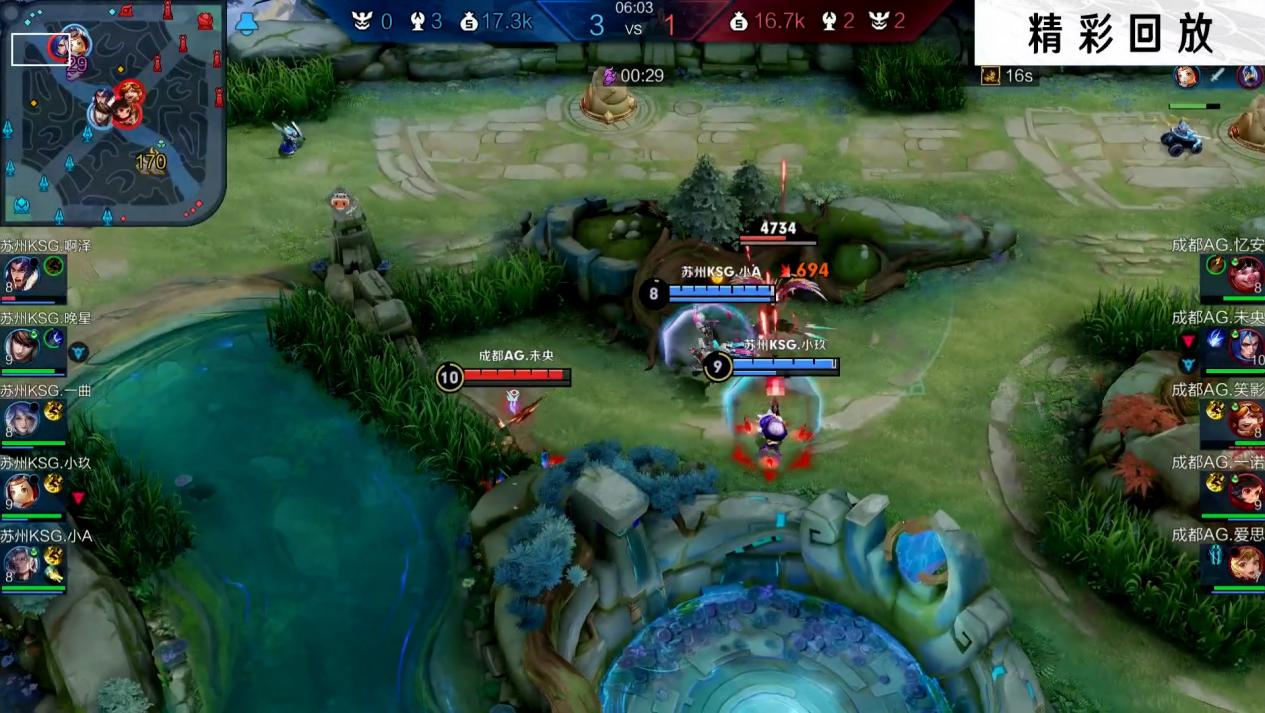Select 苏州KSG.晚星 player portrait
The width and height of the screenshot is (1265, 713).
coord(21,347)
